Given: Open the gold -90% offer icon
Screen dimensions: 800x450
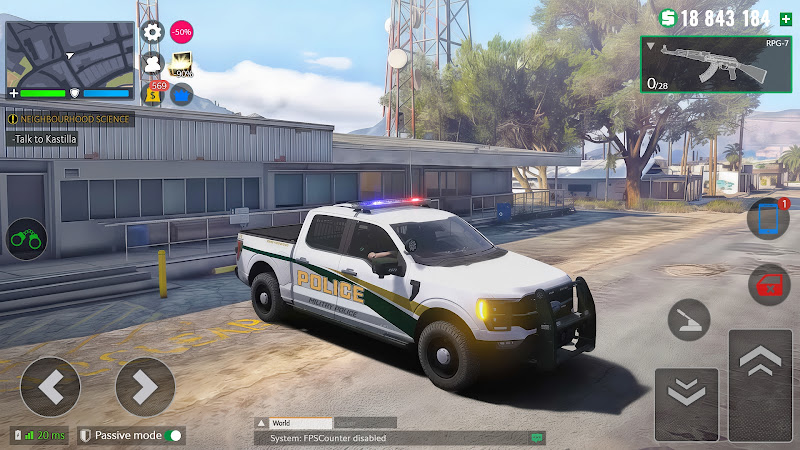Looking at the screenshot, I should [181, 65].
